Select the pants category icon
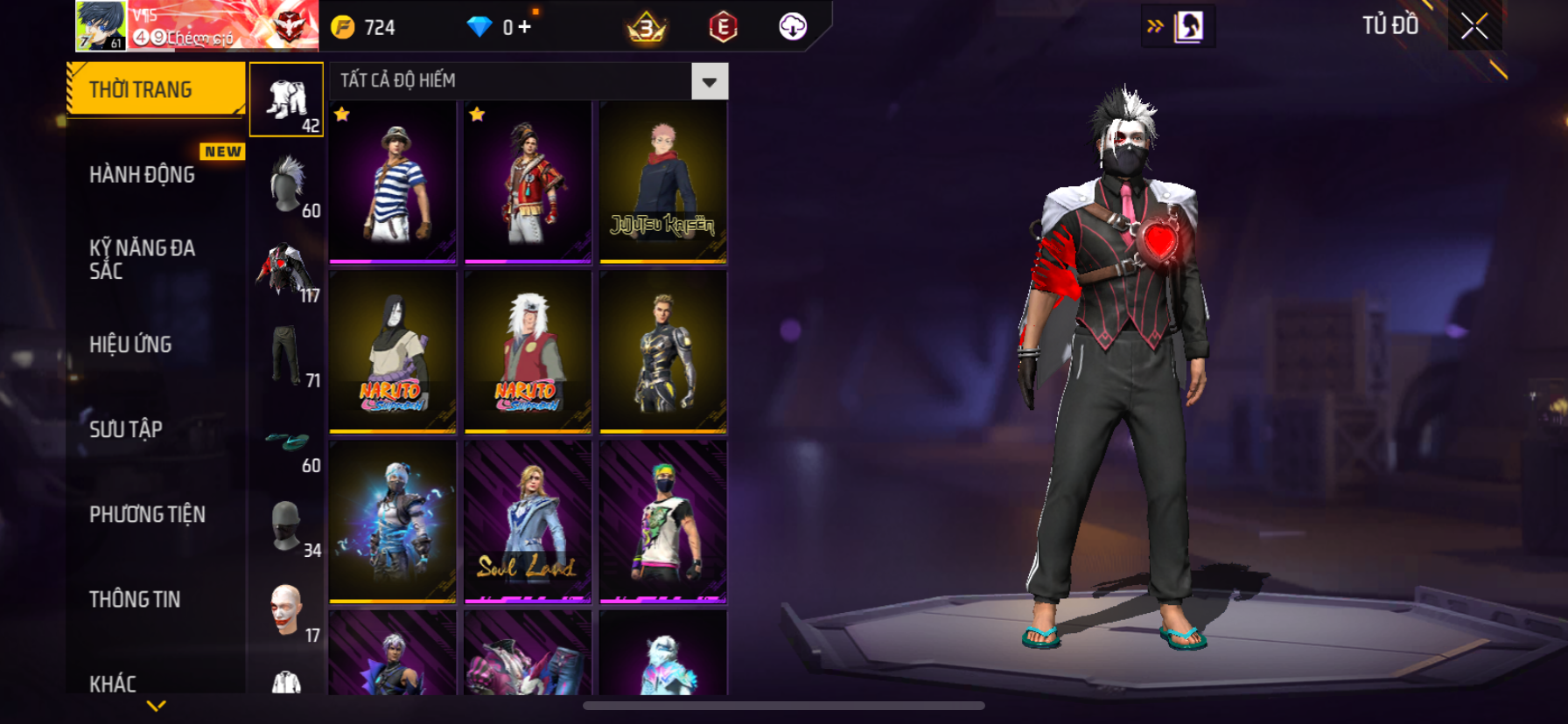Image resolution: width=1568 pixels, height=724 pixels. [287, 353]
